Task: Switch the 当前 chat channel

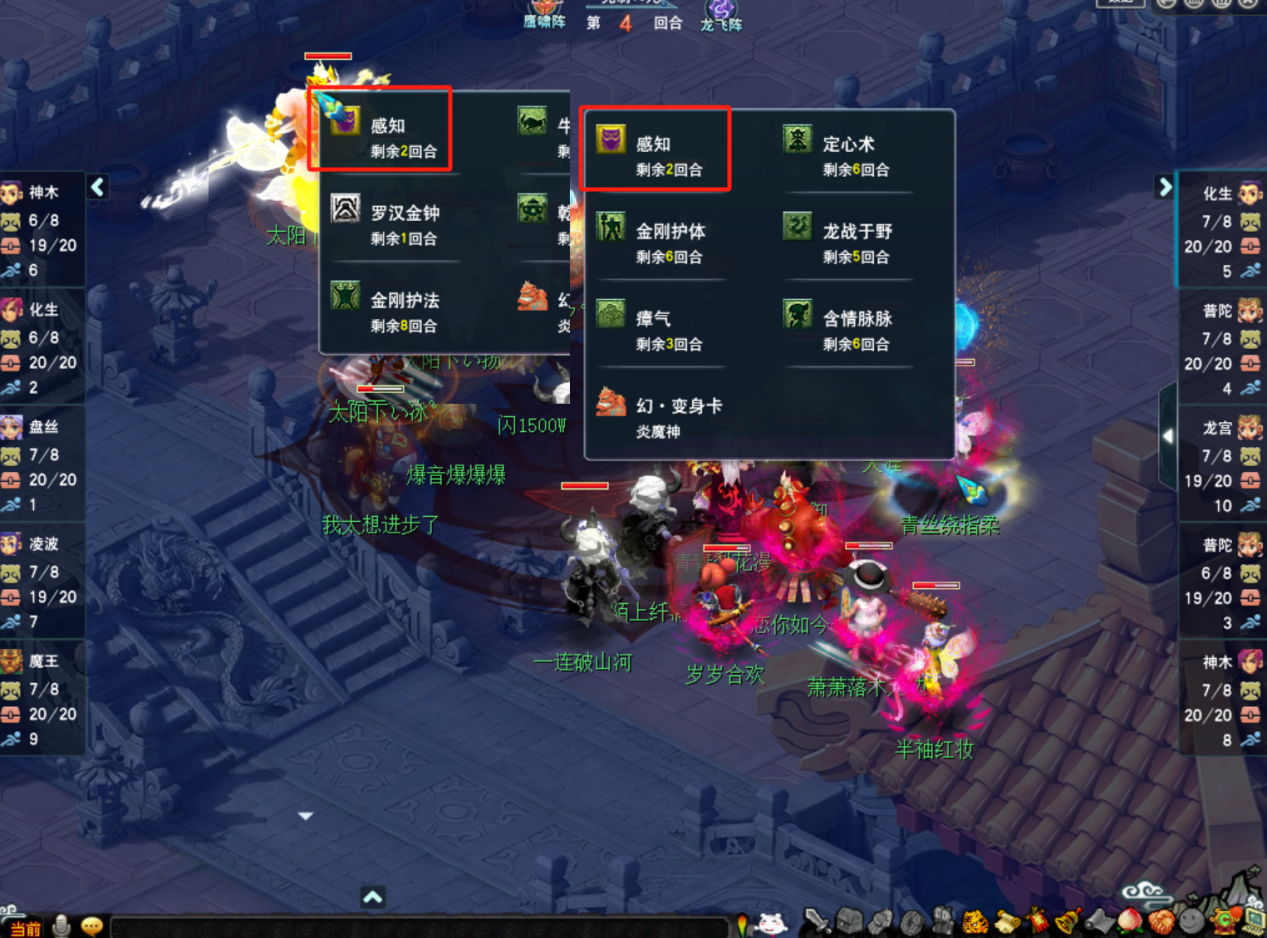Action: (x=24, y=928)
